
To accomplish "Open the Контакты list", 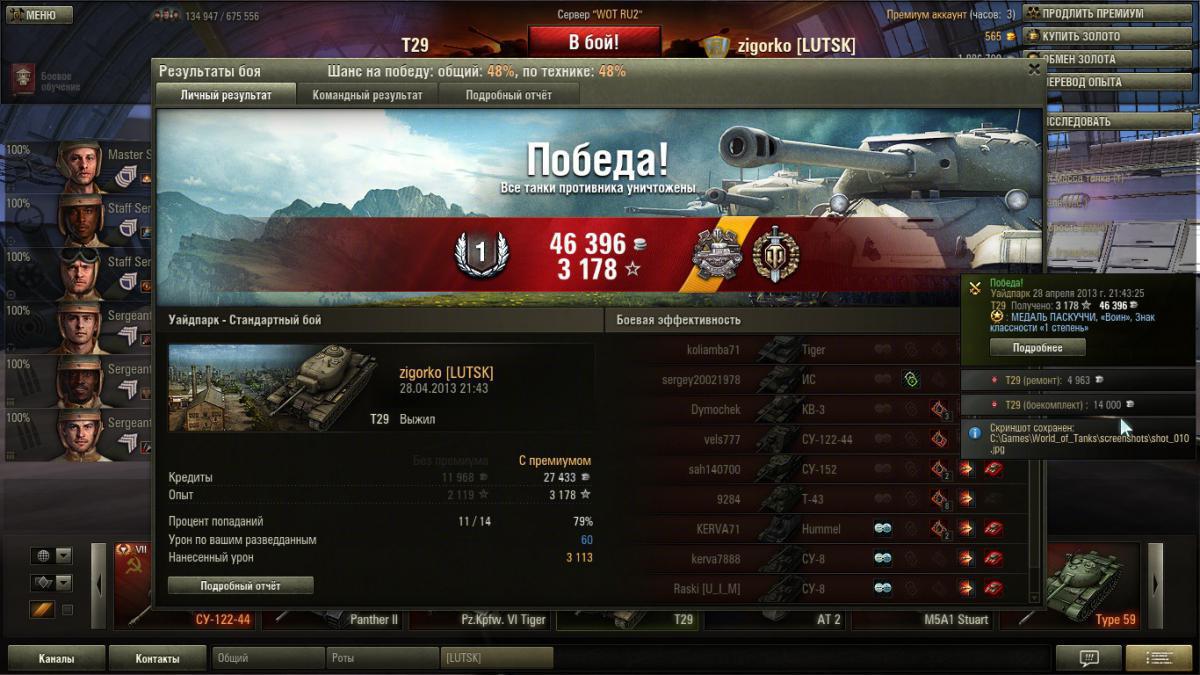I will (157, 659).
